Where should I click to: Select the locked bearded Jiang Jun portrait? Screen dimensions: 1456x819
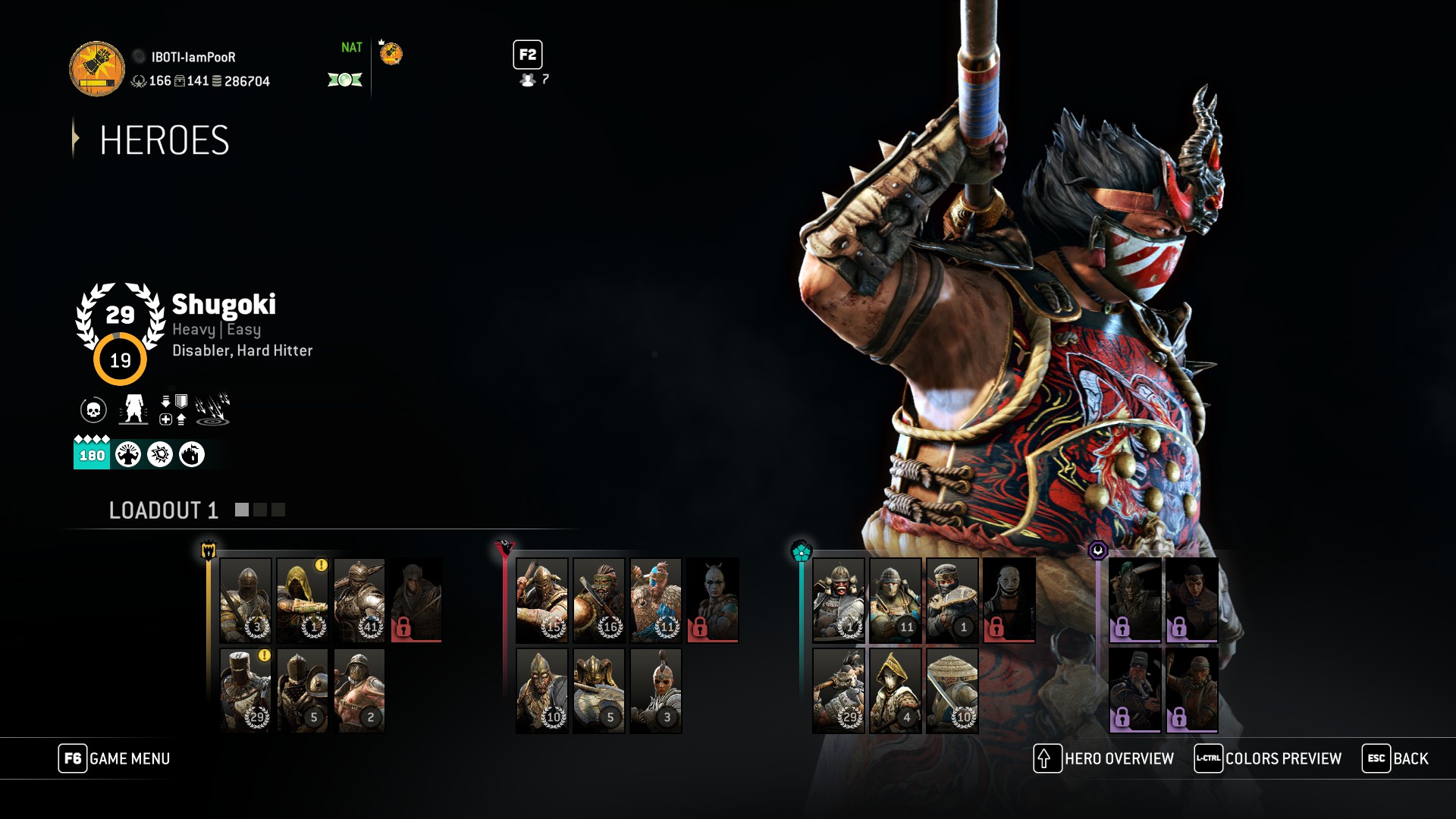[1134, 690]
